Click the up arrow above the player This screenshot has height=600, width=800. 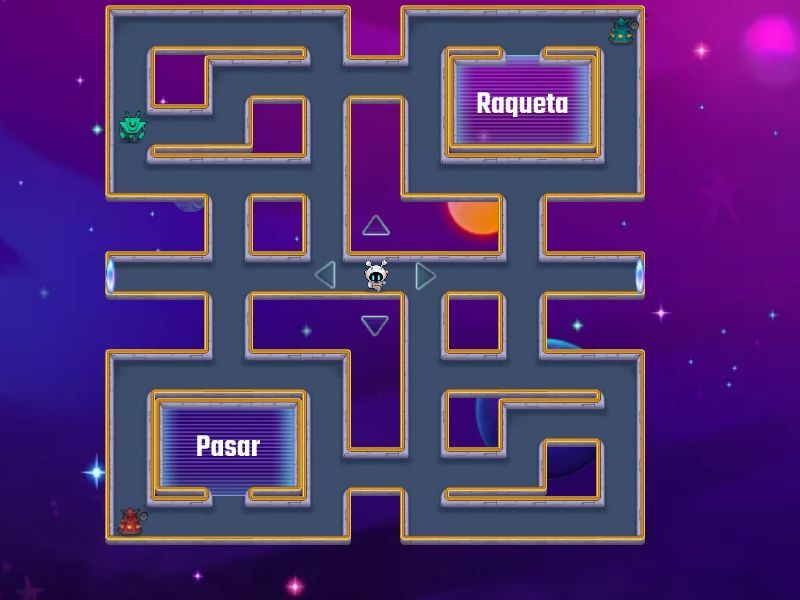[375, 226]
